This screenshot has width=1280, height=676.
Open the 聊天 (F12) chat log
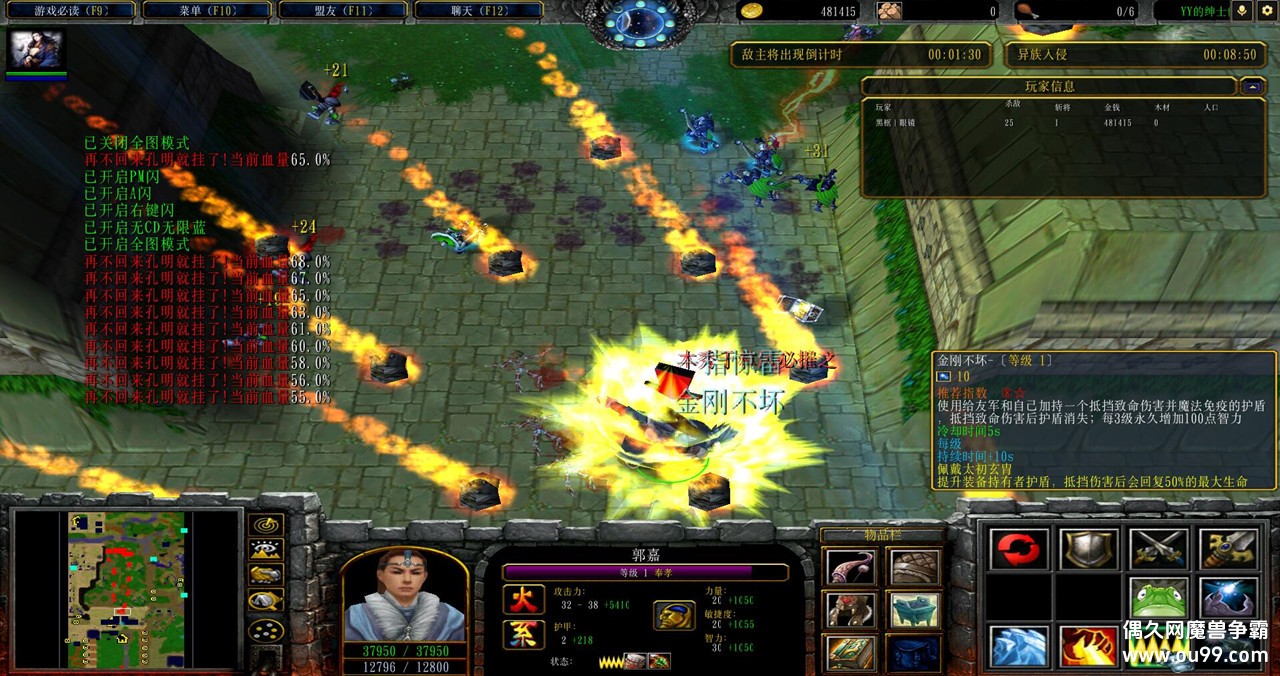[476, 11]
